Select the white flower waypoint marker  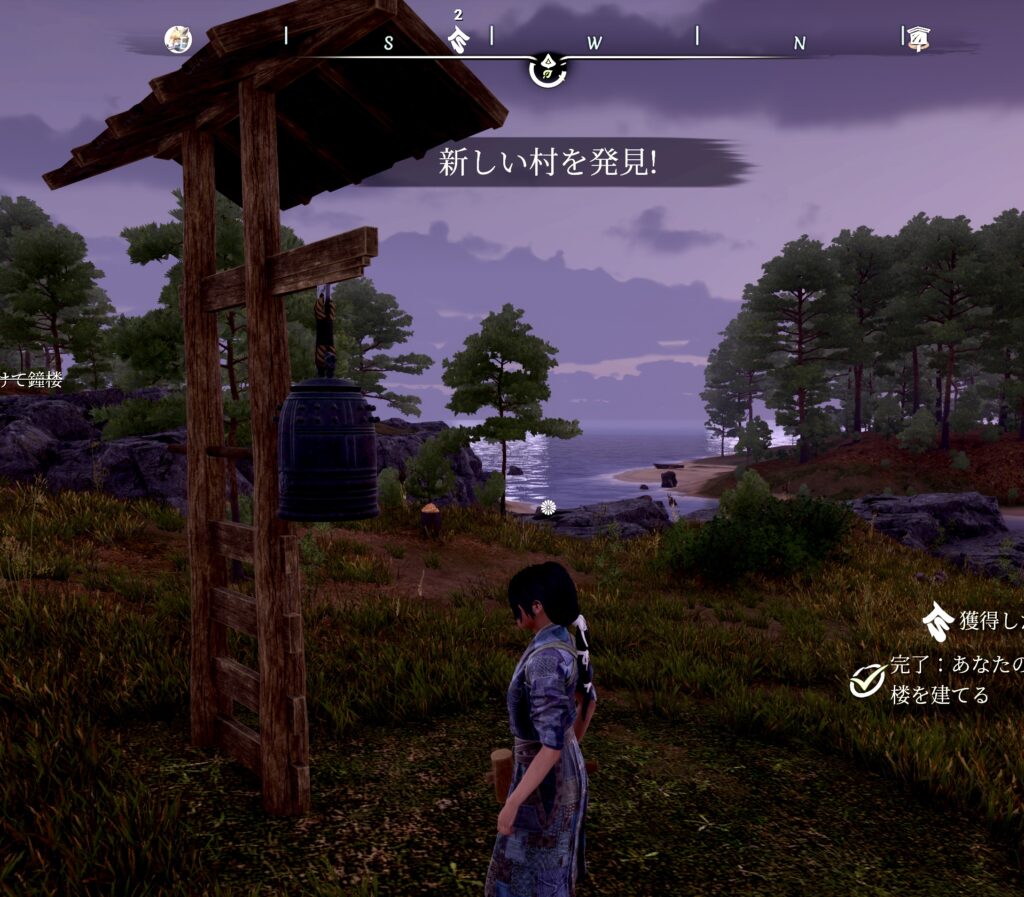coord(548,507)
